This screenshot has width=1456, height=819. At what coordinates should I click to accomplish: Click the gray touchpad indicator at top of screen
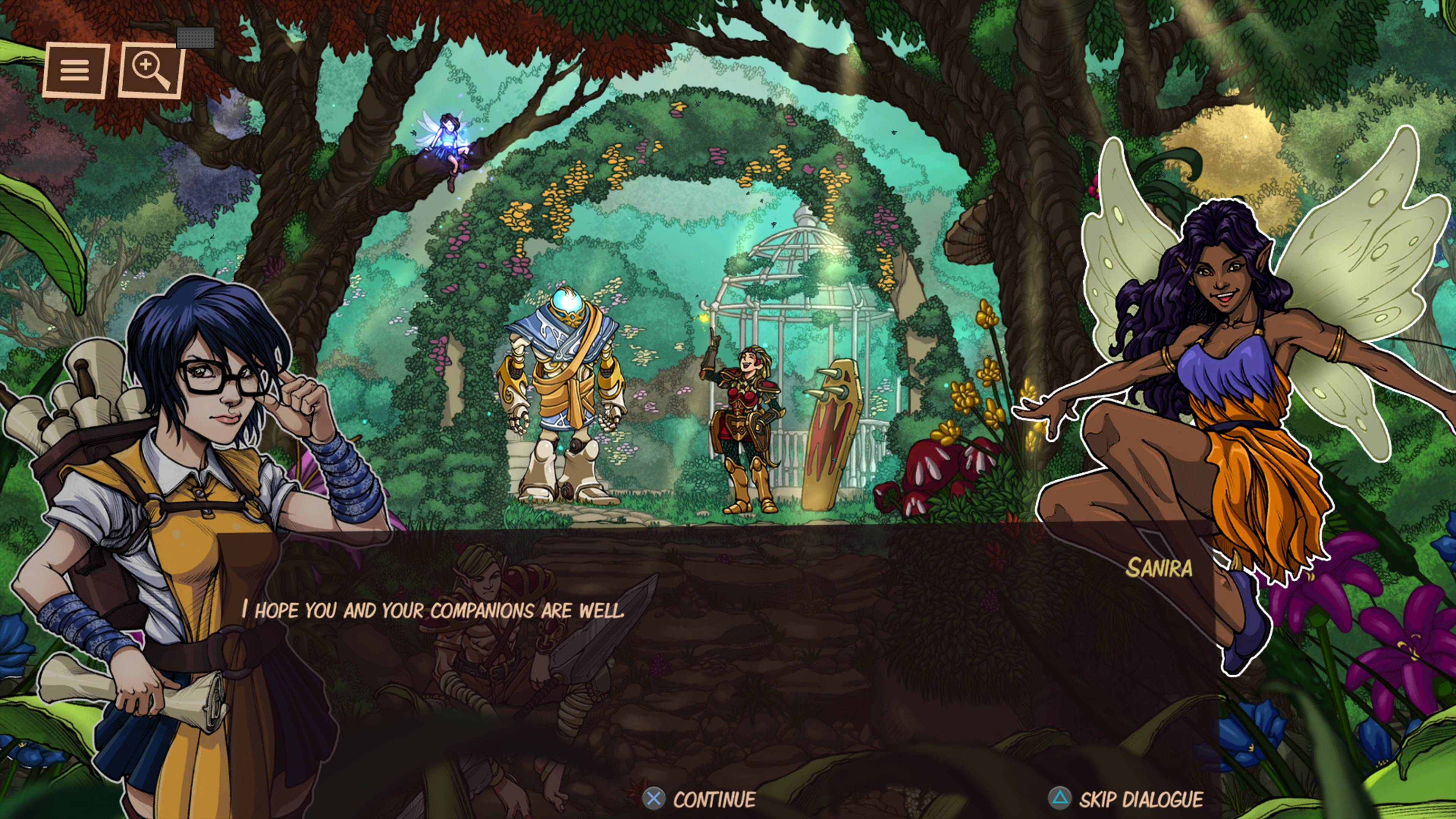tap(195, 38)
